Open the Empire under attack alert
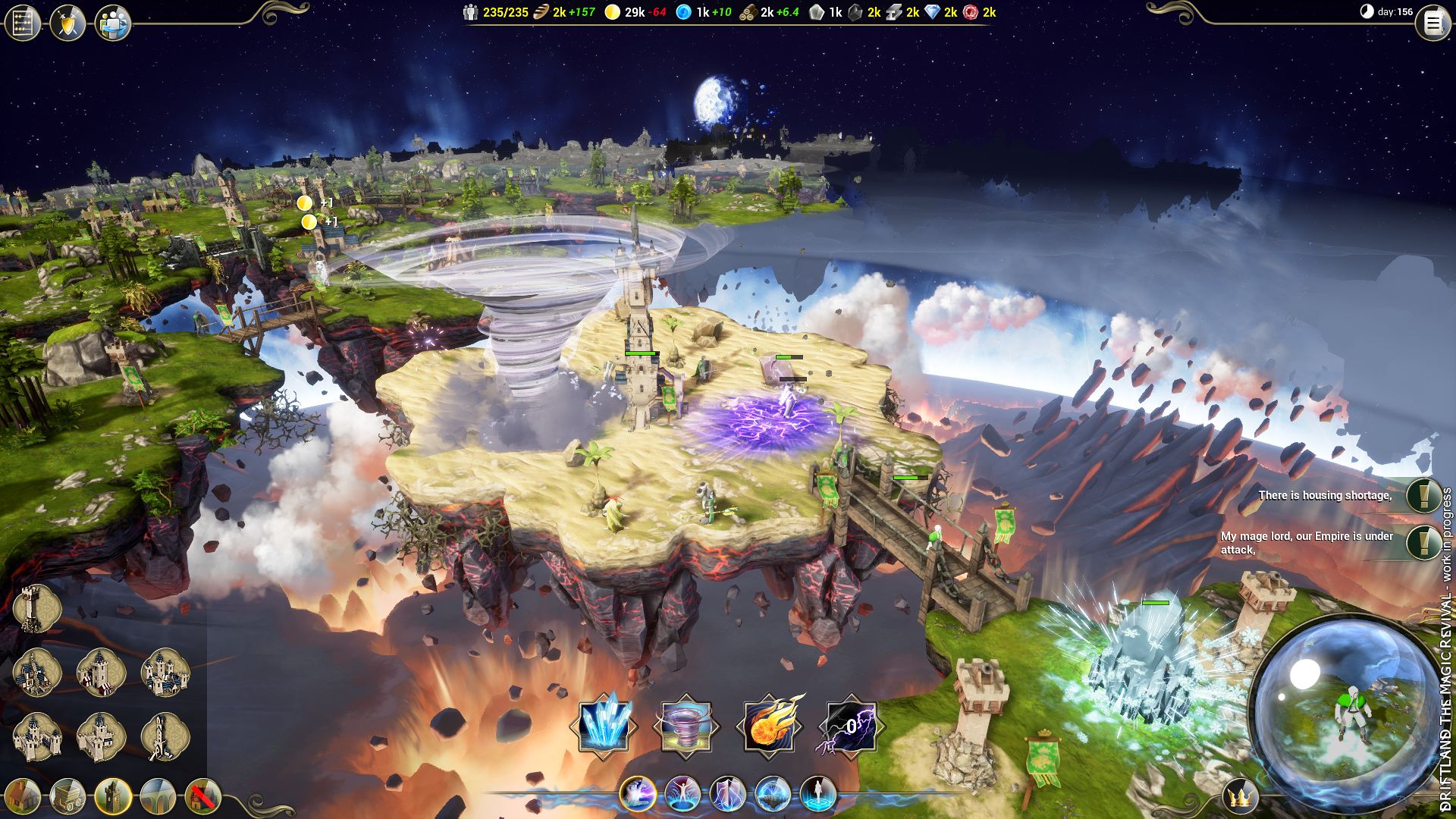Viewport: 1456px width, 819px height. (x=1423, y=542)
